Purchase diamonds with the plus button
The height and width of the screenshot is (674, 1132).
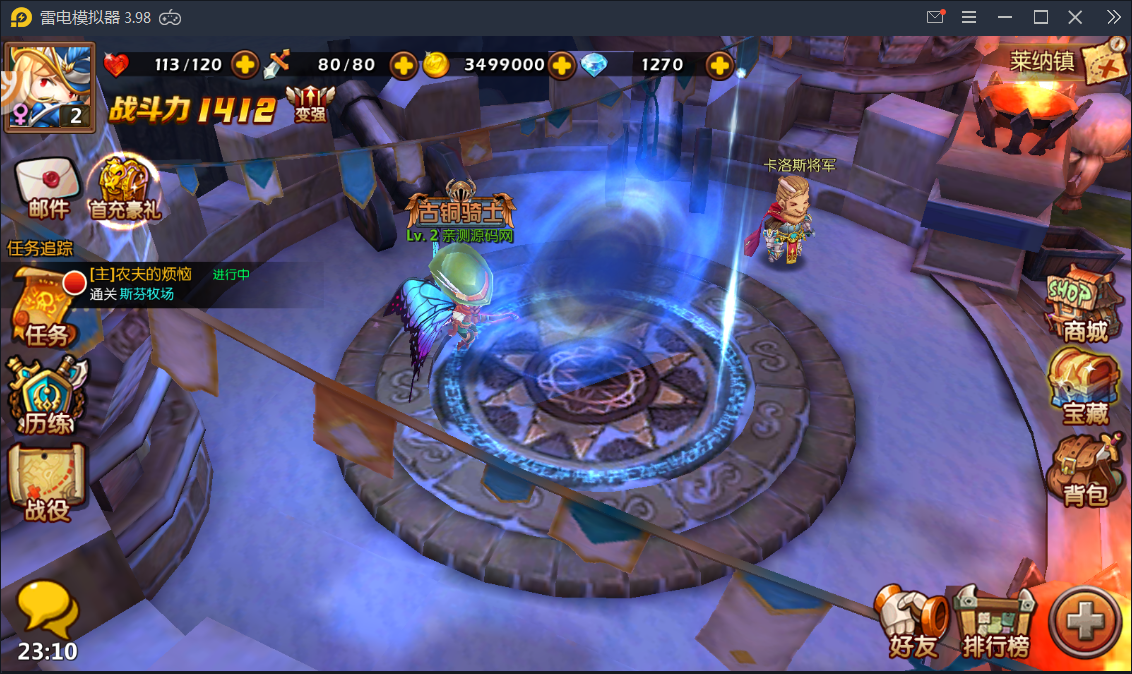pos(719,65)
